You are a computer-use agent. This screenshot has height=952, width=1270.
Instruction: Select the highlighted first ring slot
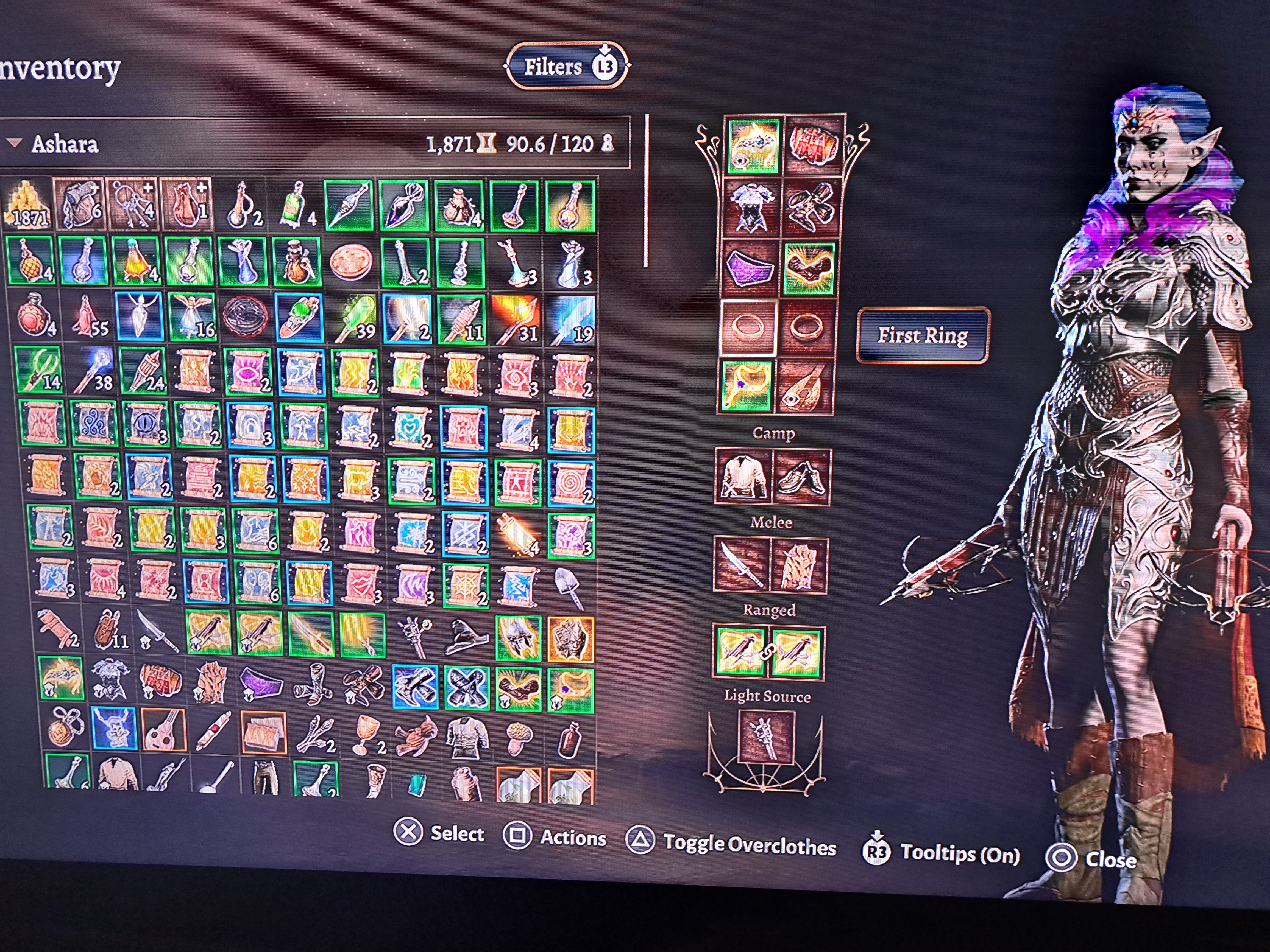click(749, 328)
